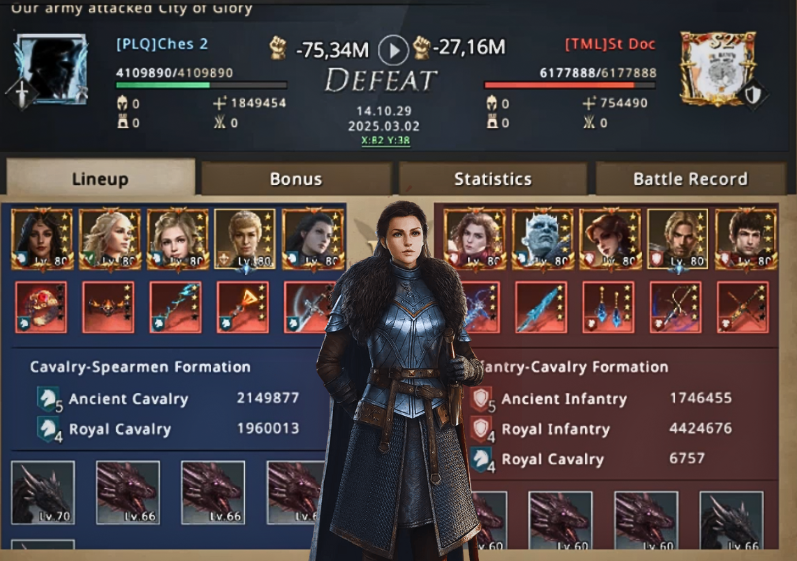797x561 pixels.
Task: Open the Statistics tab
Action: (492, 179)
